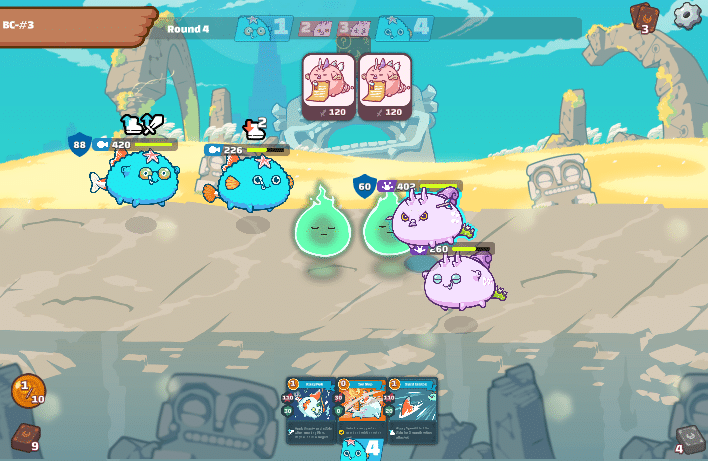
Task: Select the blue axie turn-order slot numbered 1
Action: (x=263, y=28)
